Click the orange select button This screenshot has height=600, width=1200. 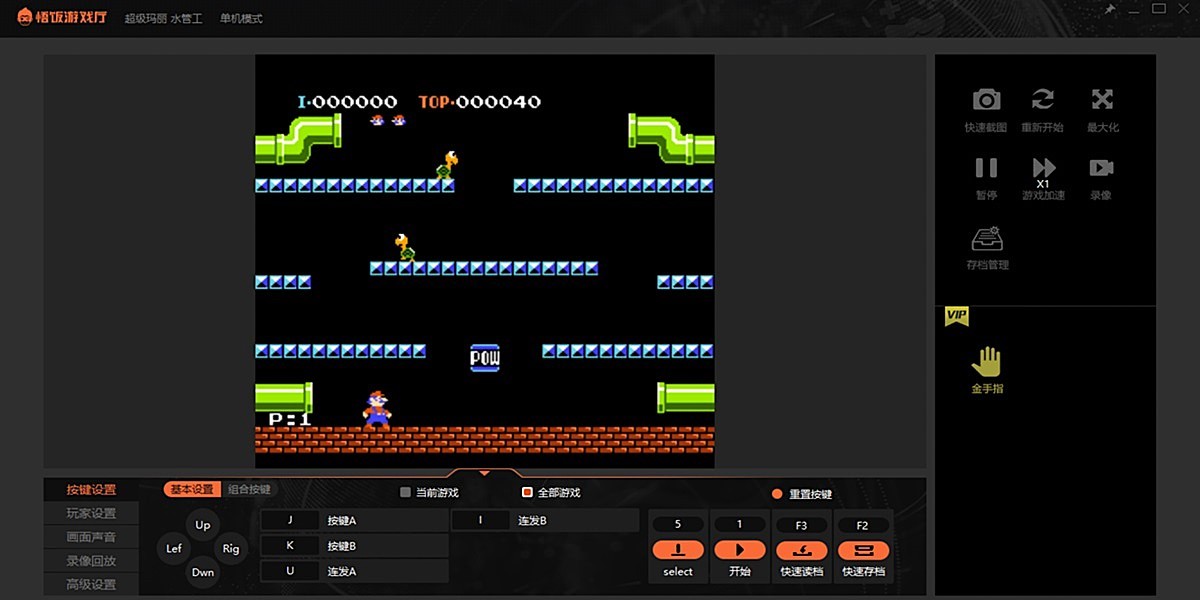coord(677,550)
